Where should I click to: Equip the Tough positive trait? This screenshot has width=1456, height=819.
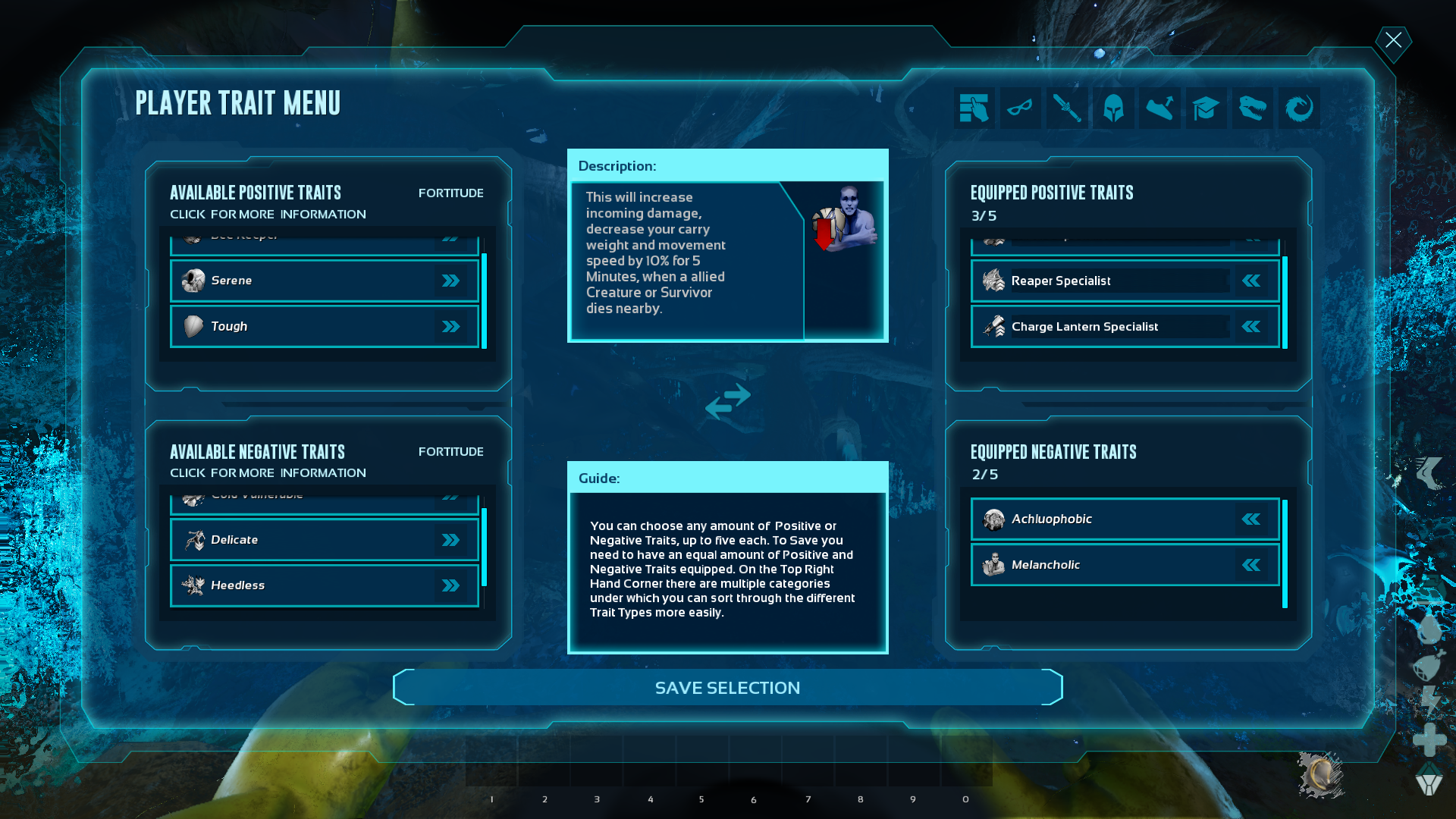pyautogui.click(x=451, y=326)
